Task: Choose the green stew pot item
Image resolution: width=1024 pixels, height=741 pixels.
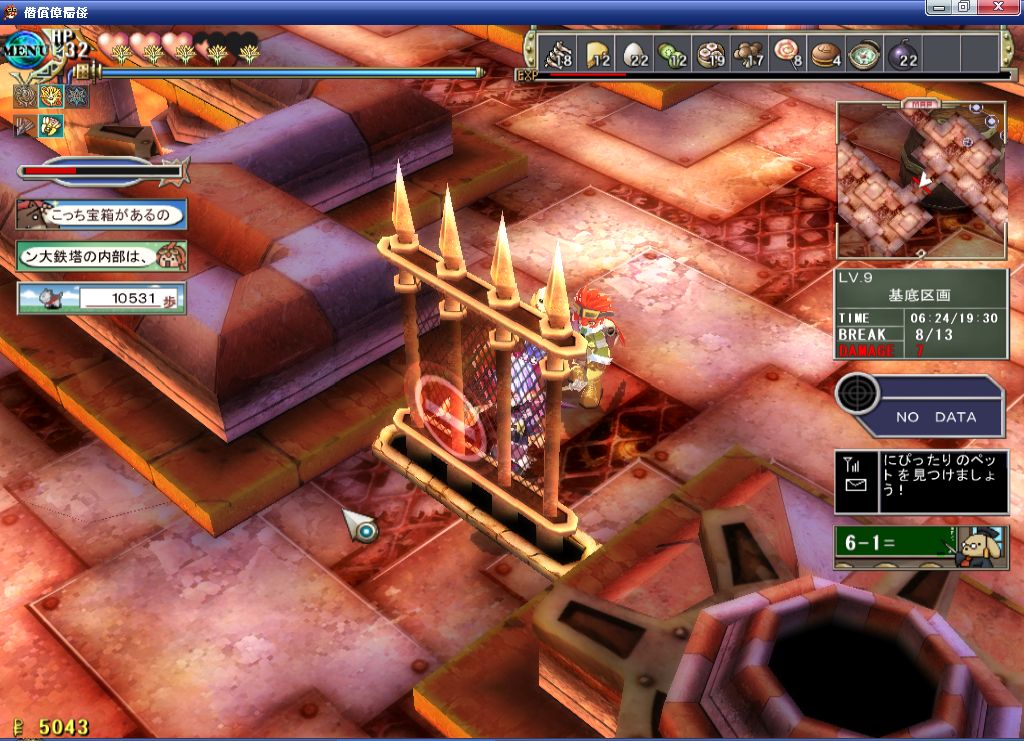Action: (x=864, y=54)
